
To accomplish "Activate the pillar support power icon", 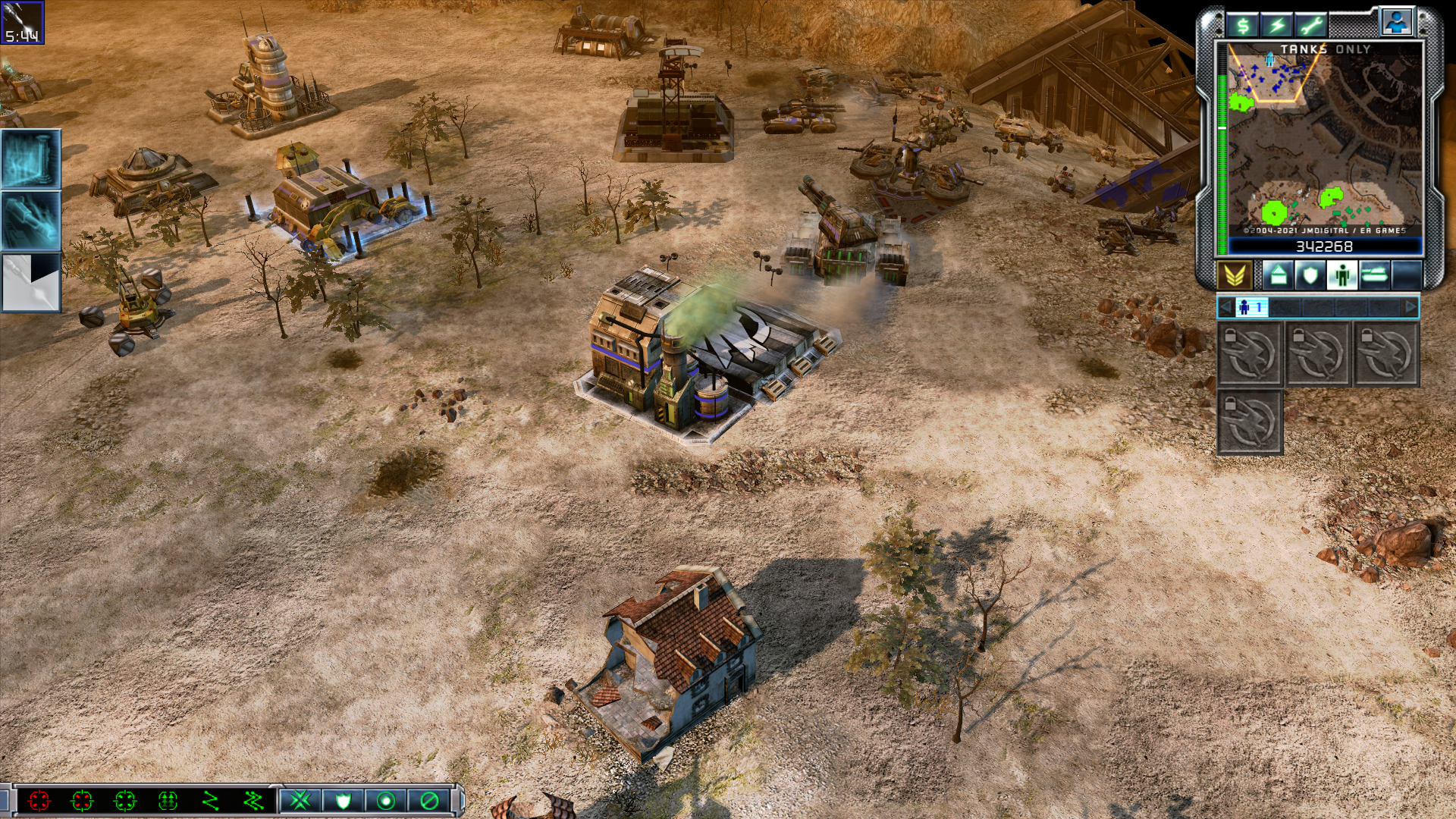I will click(x=31, y=158).
